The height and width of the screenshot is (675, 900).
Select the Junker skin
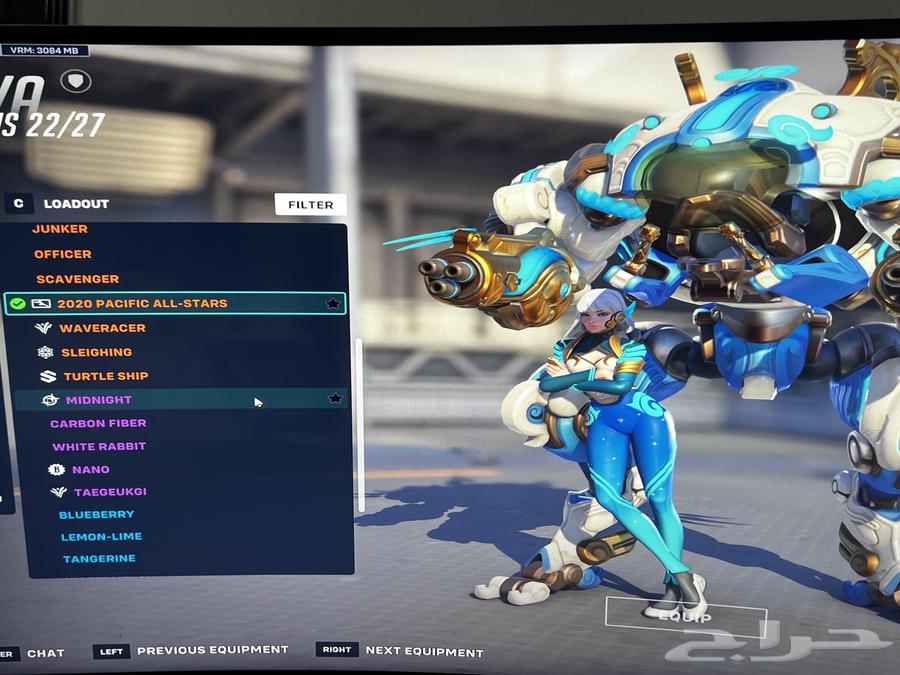[x=60, y=229]
